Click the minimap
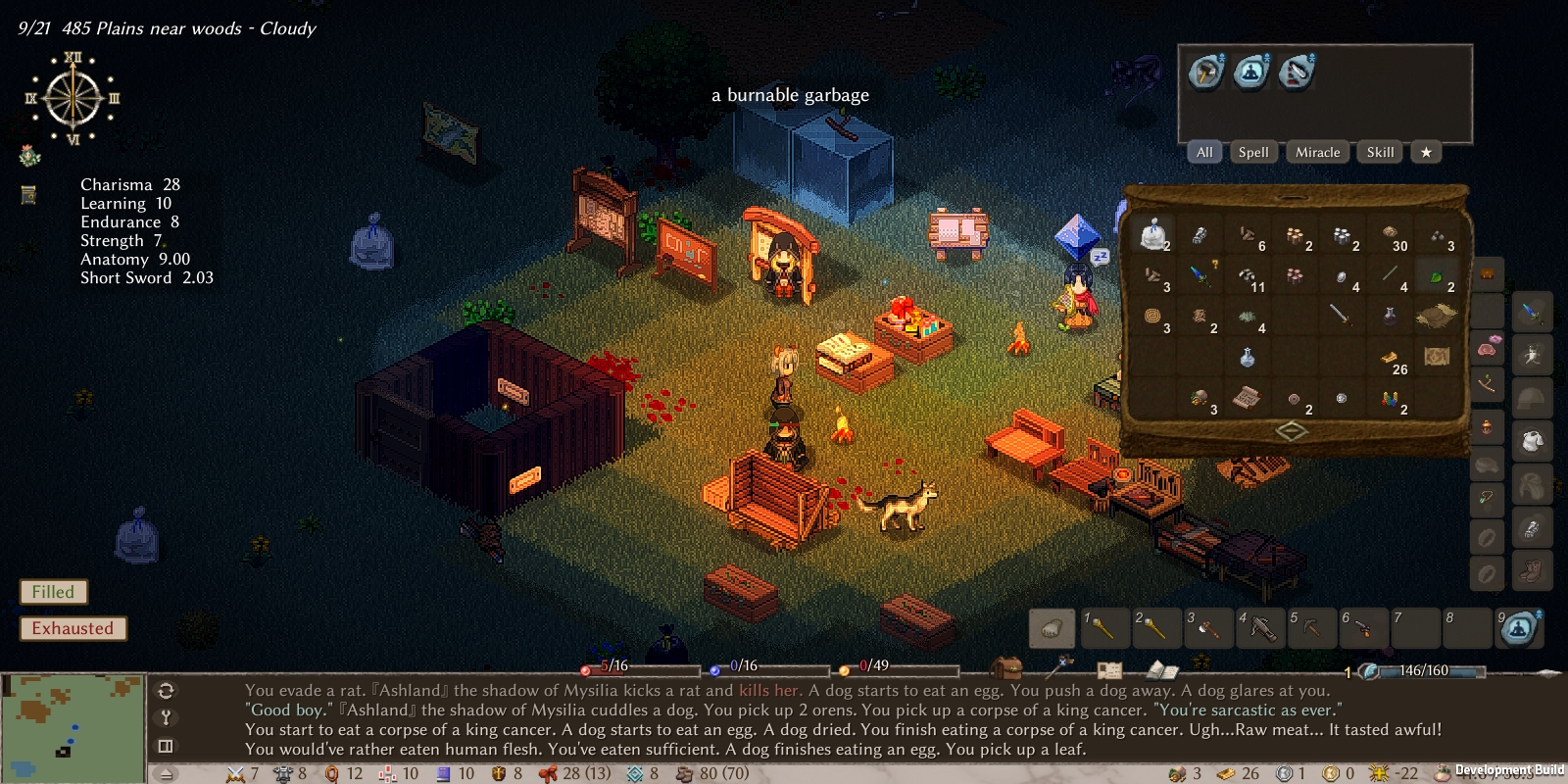Screen dimensions: 1568x784 (x=73, y=727)
